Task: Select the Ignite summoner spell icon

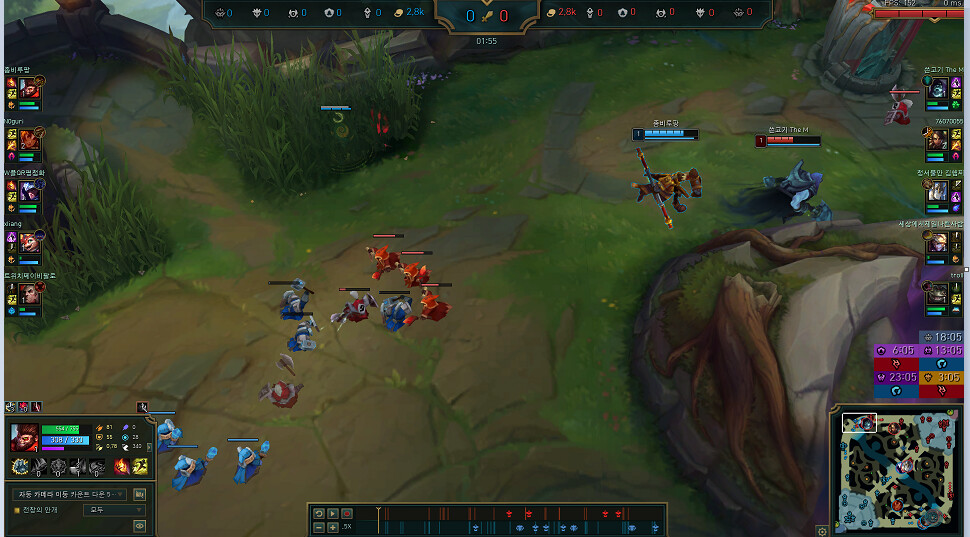Action: coord(124,466)
